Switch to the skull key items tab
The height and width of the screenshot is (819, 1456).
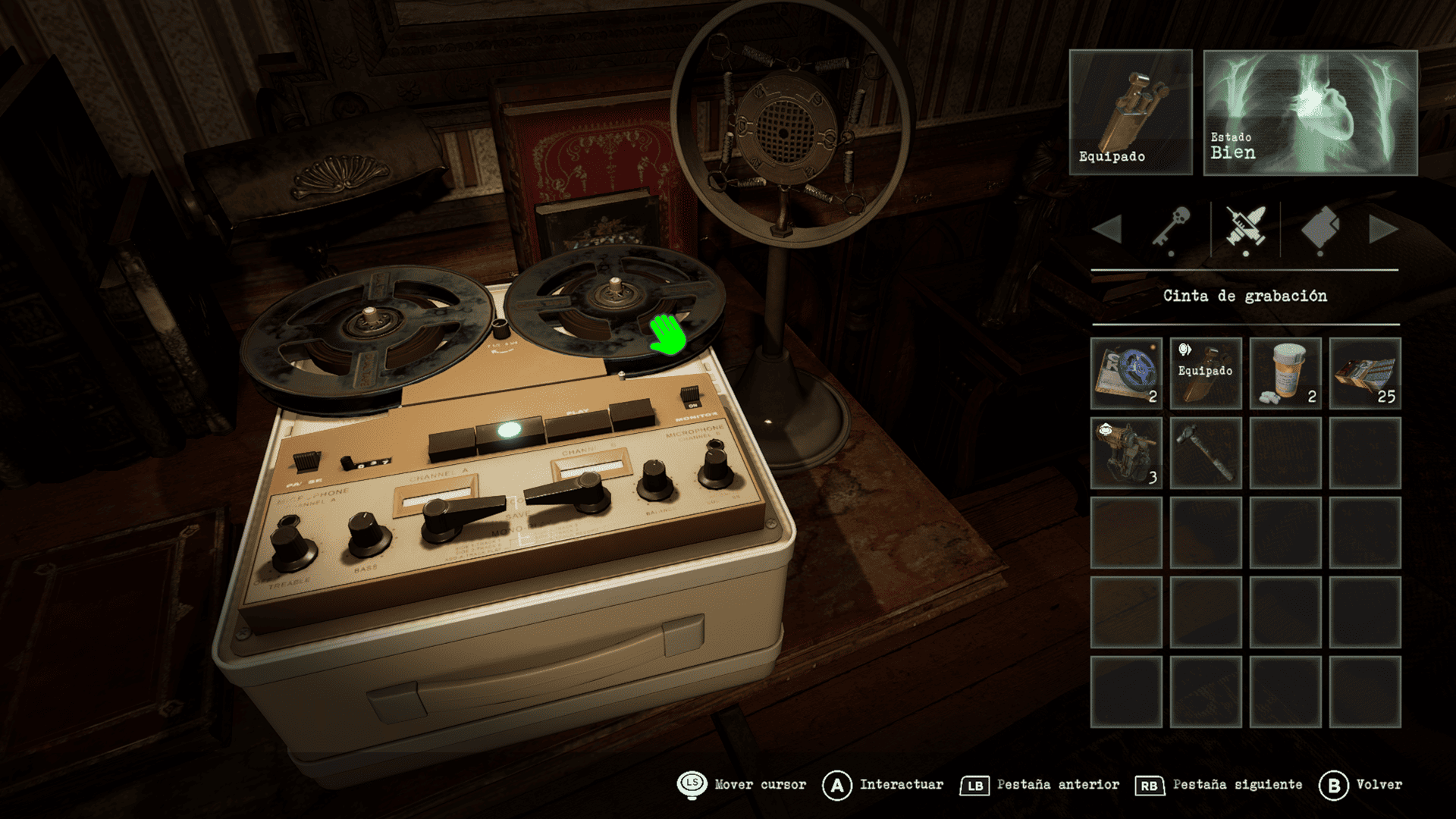(x=1172, y=228)
